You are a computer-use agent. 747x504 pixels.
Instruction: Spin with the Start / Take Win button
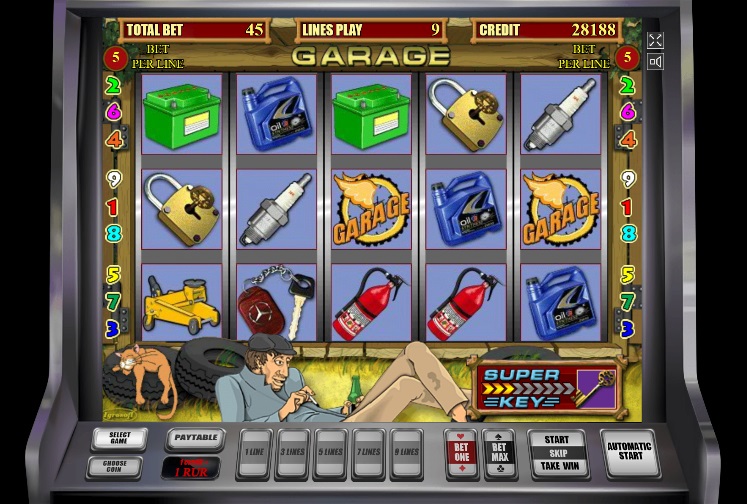pyautogui.click(x=557, y=453)
